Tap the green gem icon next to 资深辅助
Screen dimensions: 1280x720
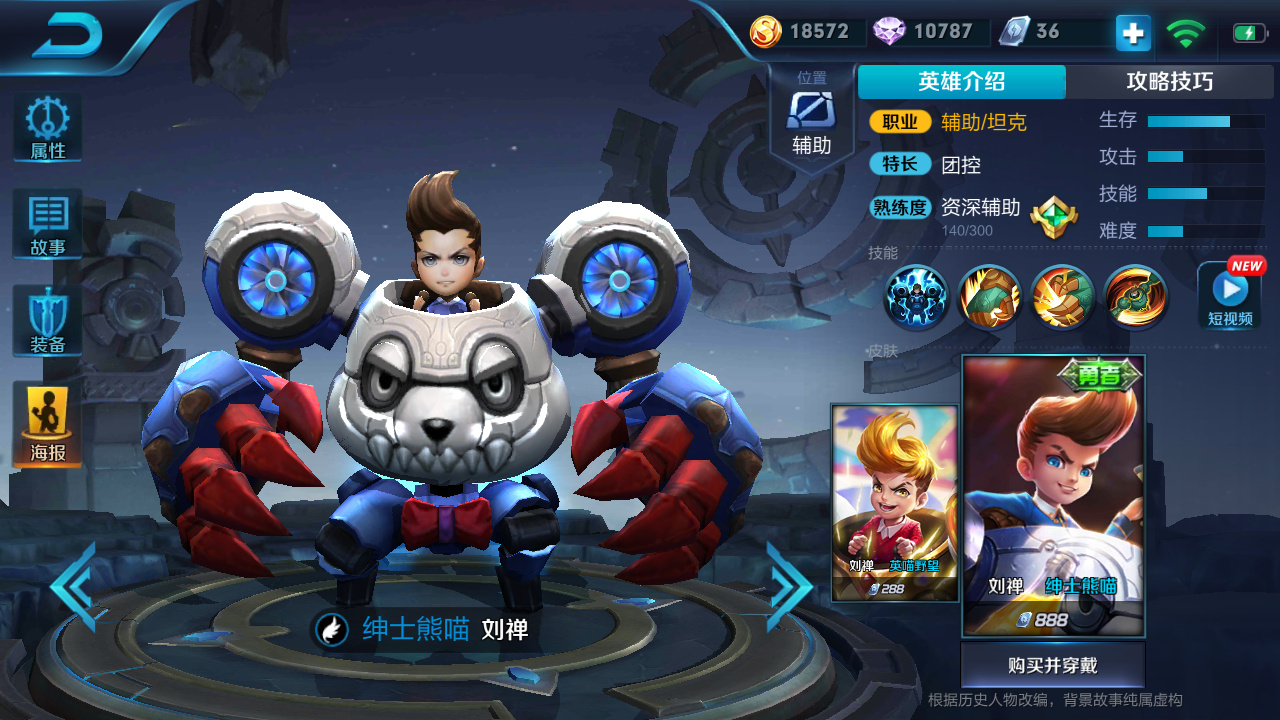pos(1054,216)
